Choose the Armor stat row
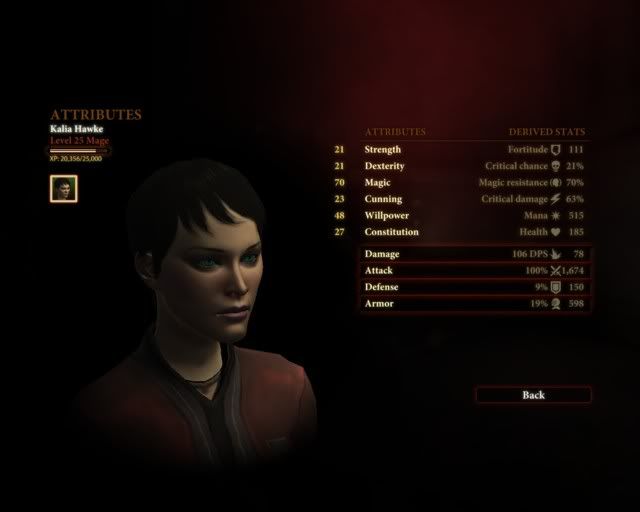This screenshot has height=512, width=640. point(475,303)
